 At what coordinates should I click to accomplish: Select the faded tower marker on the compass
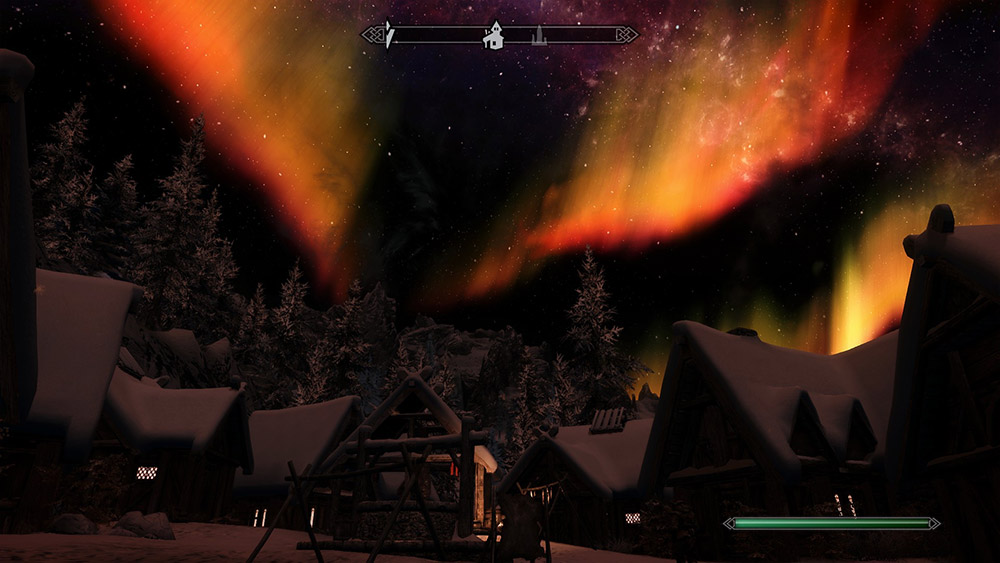[539, 36]
